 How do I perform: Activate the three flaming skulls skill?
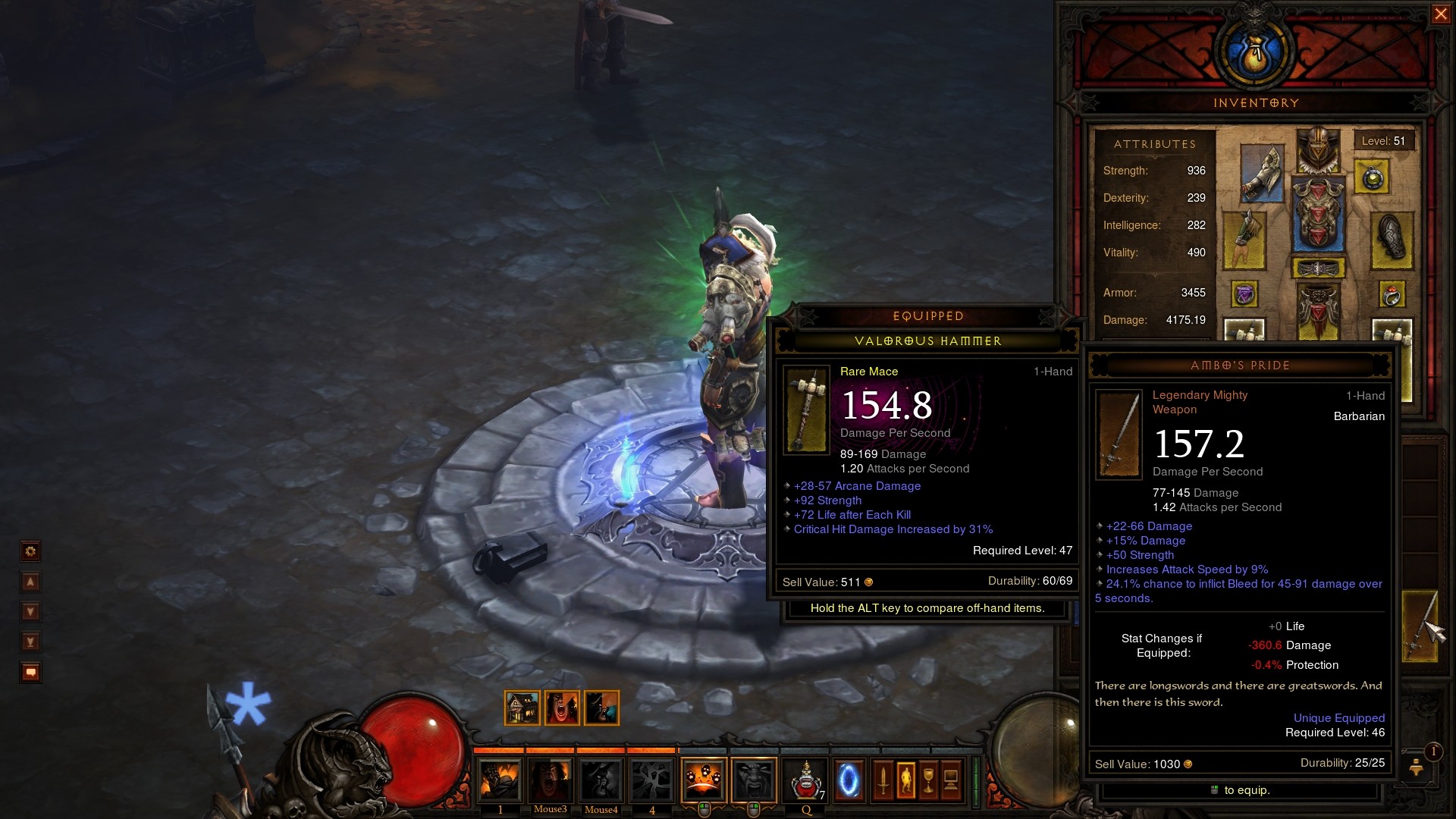[x=703, y=780]
